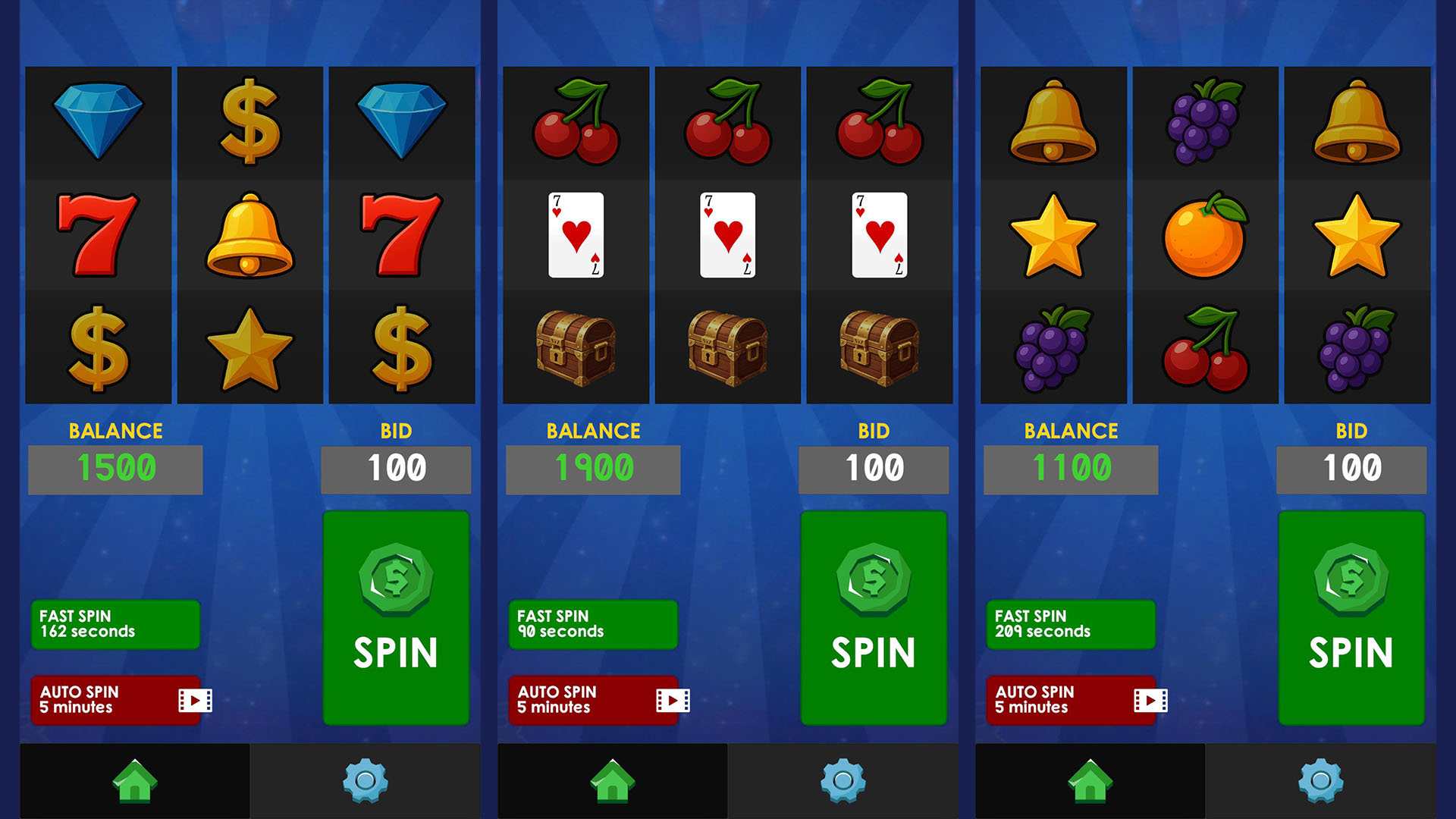Image resolution: width=1456 pixels, height=819 pixels.
Task: Click the green coin icon on the left SPIN button
Action: coord(396,580)
